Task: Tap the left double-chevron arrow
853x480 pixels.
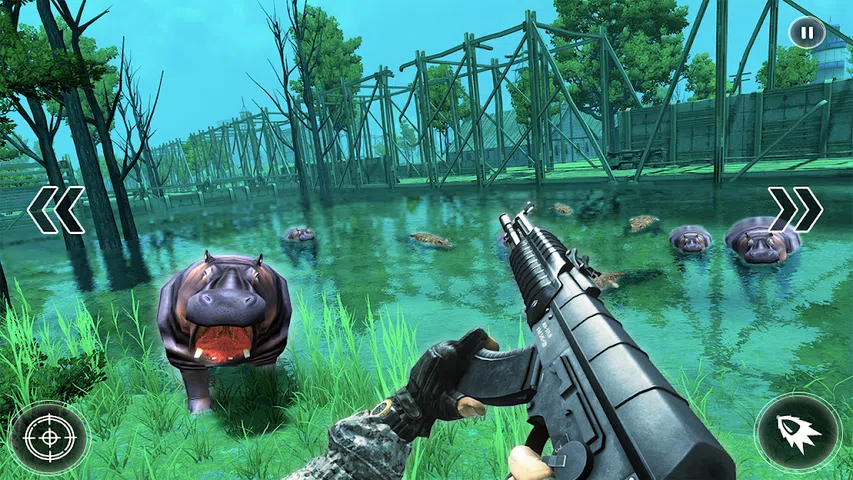Action: [56, 210]
